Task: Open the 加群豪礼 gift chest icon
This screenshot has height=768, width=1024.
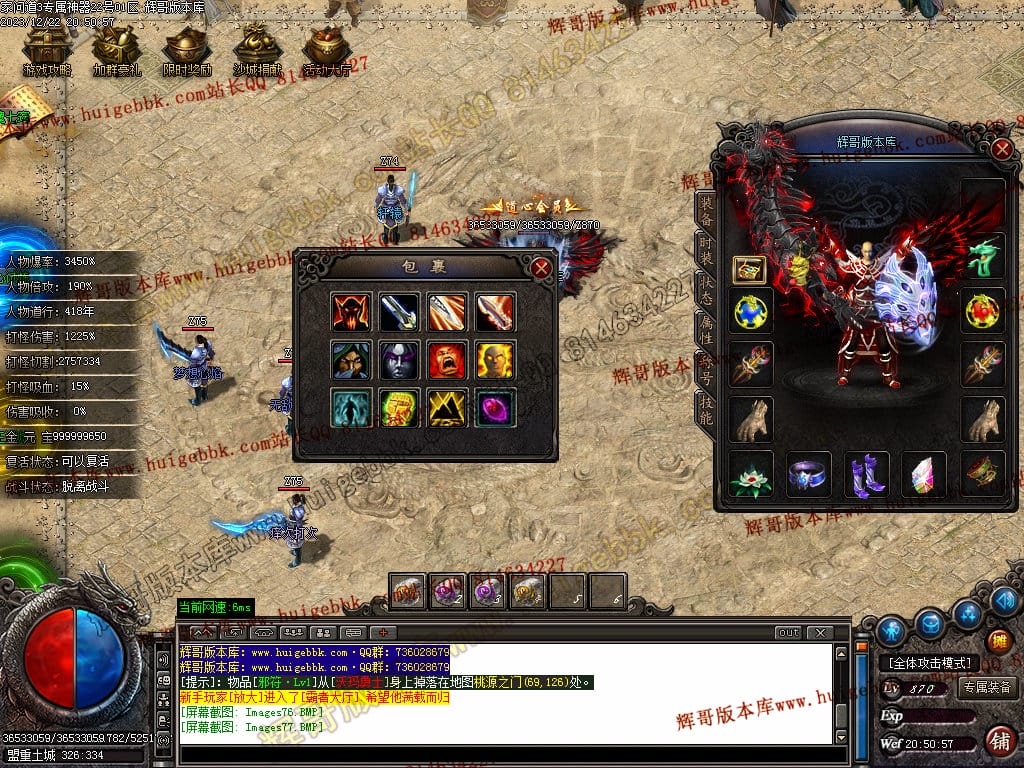Action: pyautogui.click(x=117, y=50)
